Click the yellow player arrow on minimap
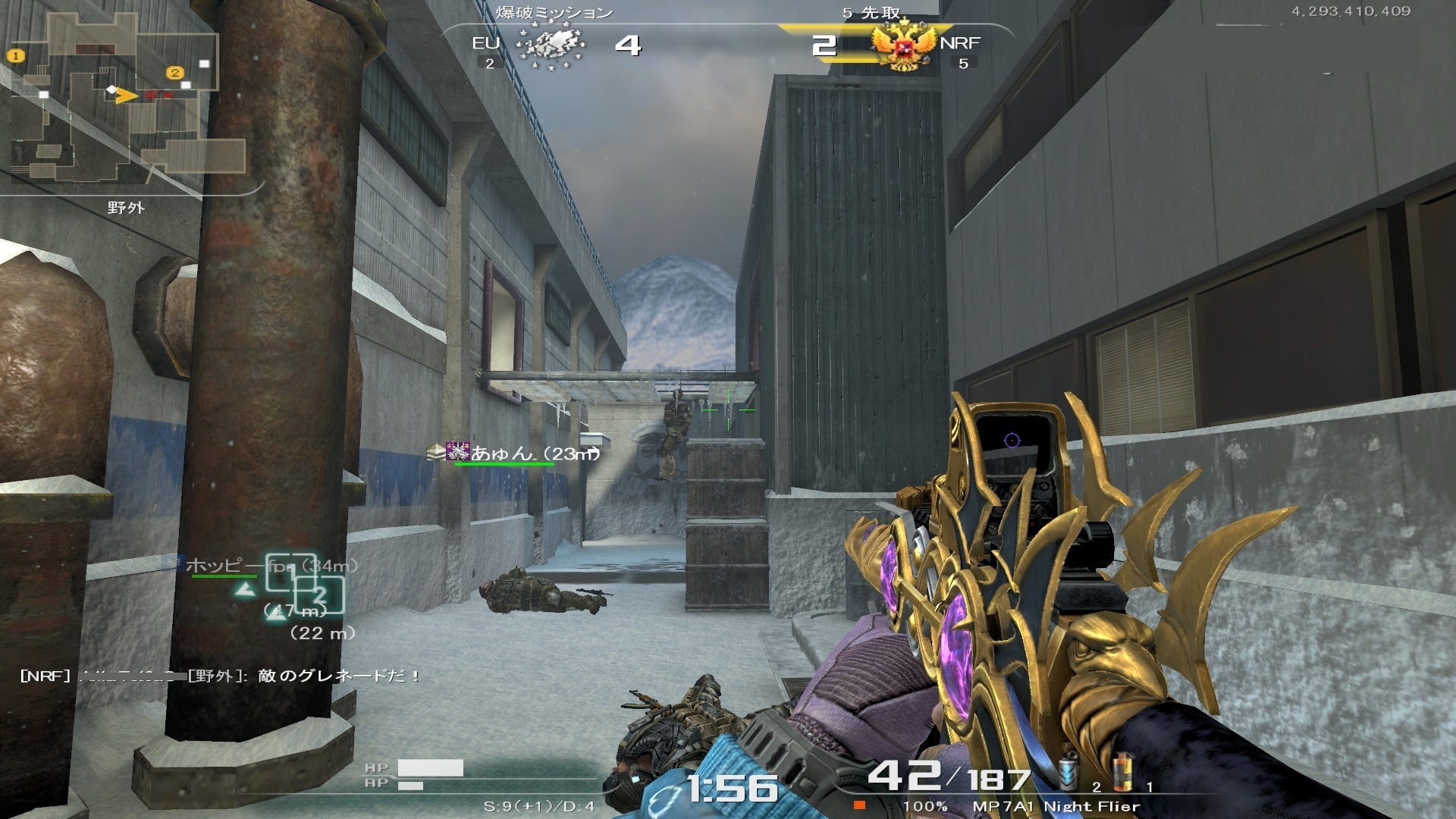This screenshot has height=819, width=1456. pyautogui.click(x=127, y=96)
